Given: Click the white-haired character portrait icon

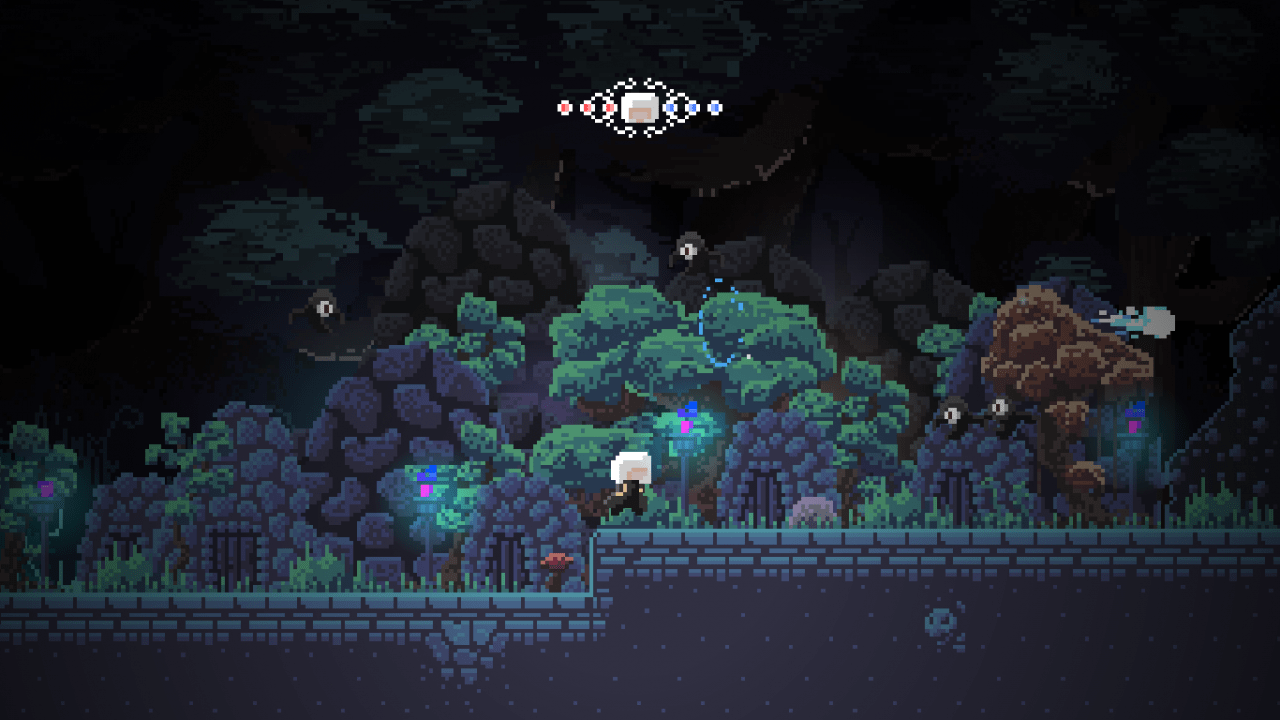Looking at the screenshot, I should tap(638, 107).
